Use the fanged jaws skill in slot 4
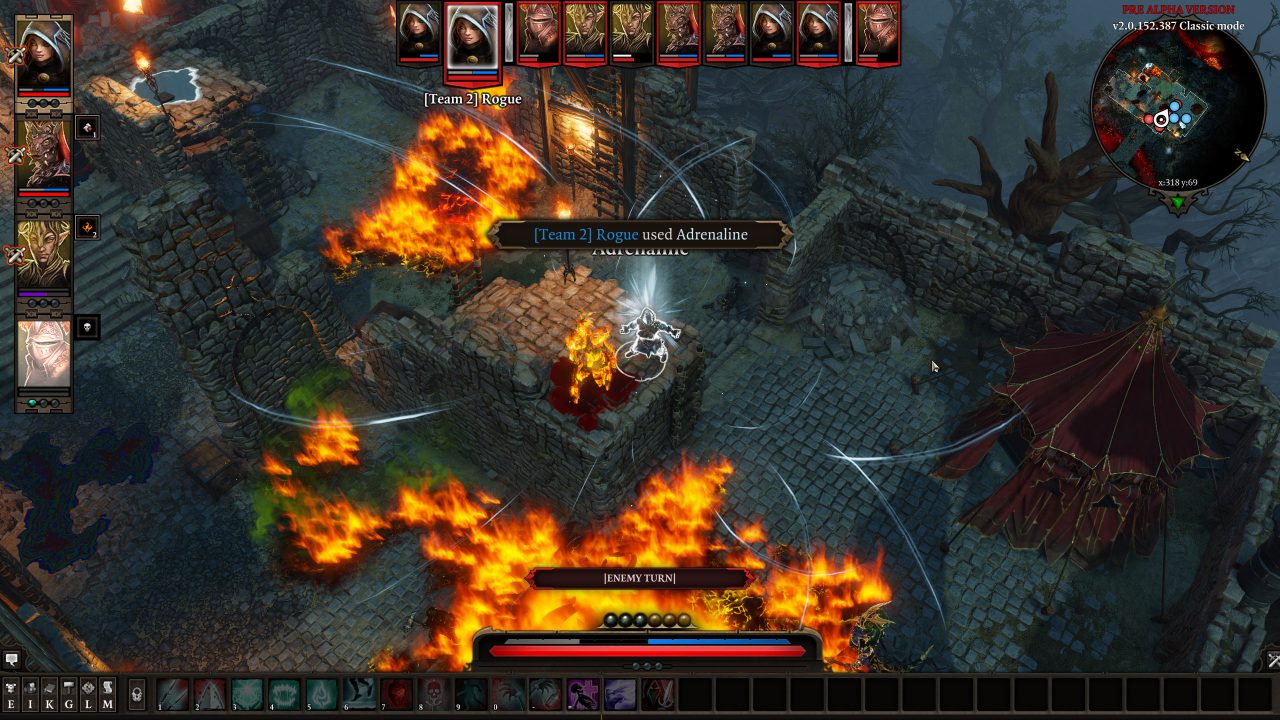This screenshot has width=1280, height=720. pos(284,693)
